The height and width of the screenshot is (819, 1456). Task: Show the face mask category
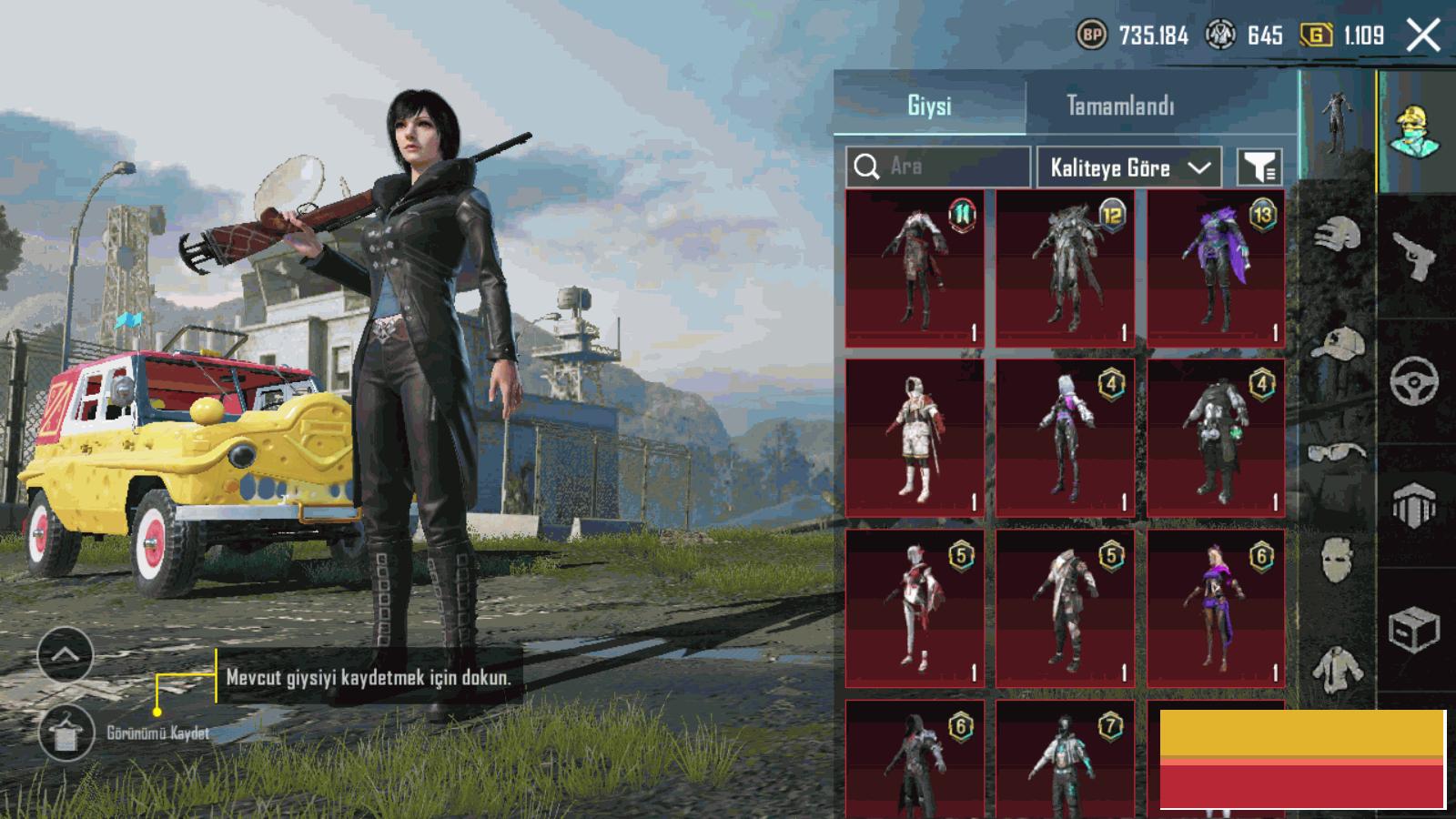click(x=1337, y=558)
